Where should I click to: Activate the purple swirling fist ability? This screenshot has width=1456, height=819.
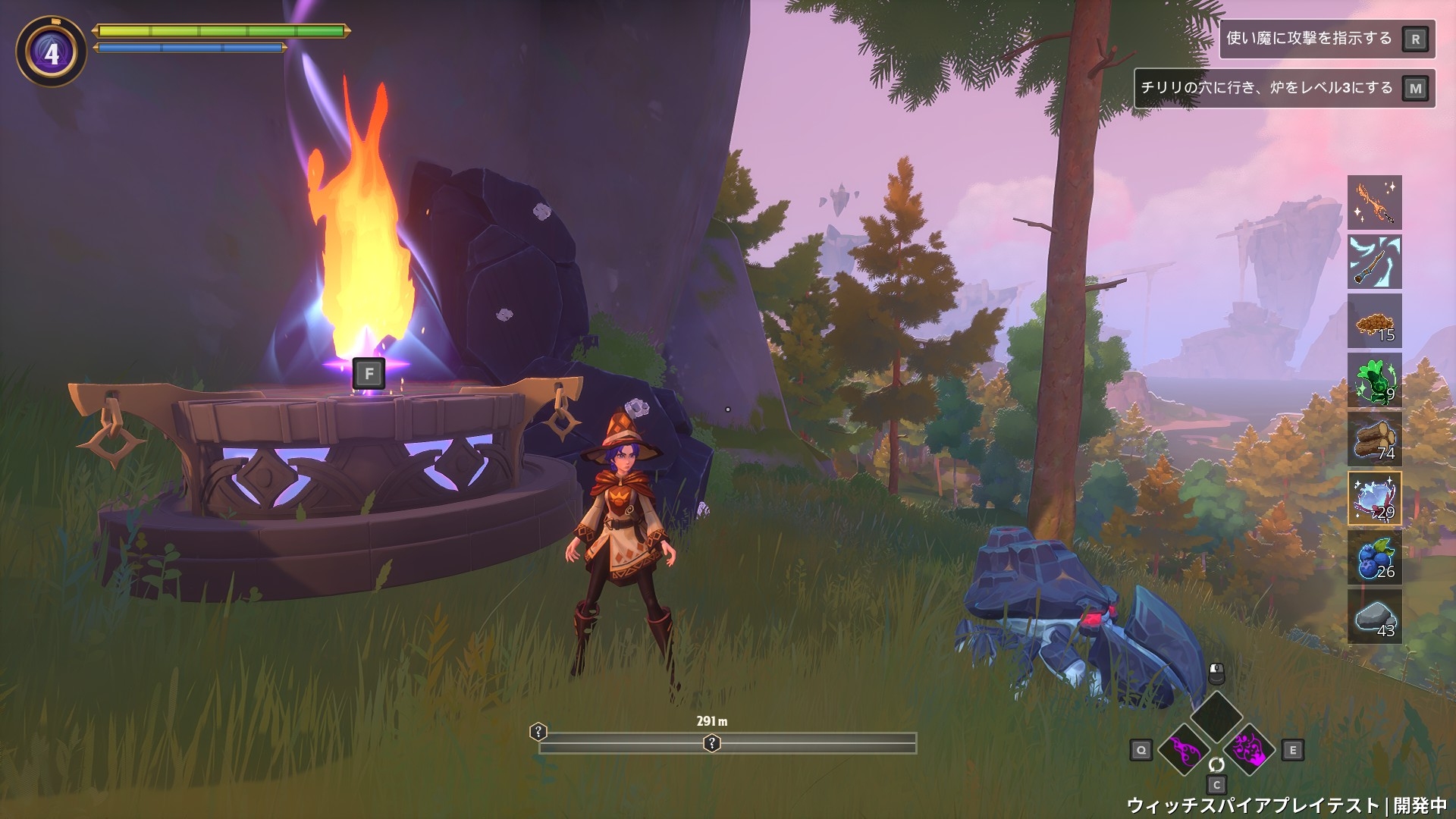(x=1247, y=749)
